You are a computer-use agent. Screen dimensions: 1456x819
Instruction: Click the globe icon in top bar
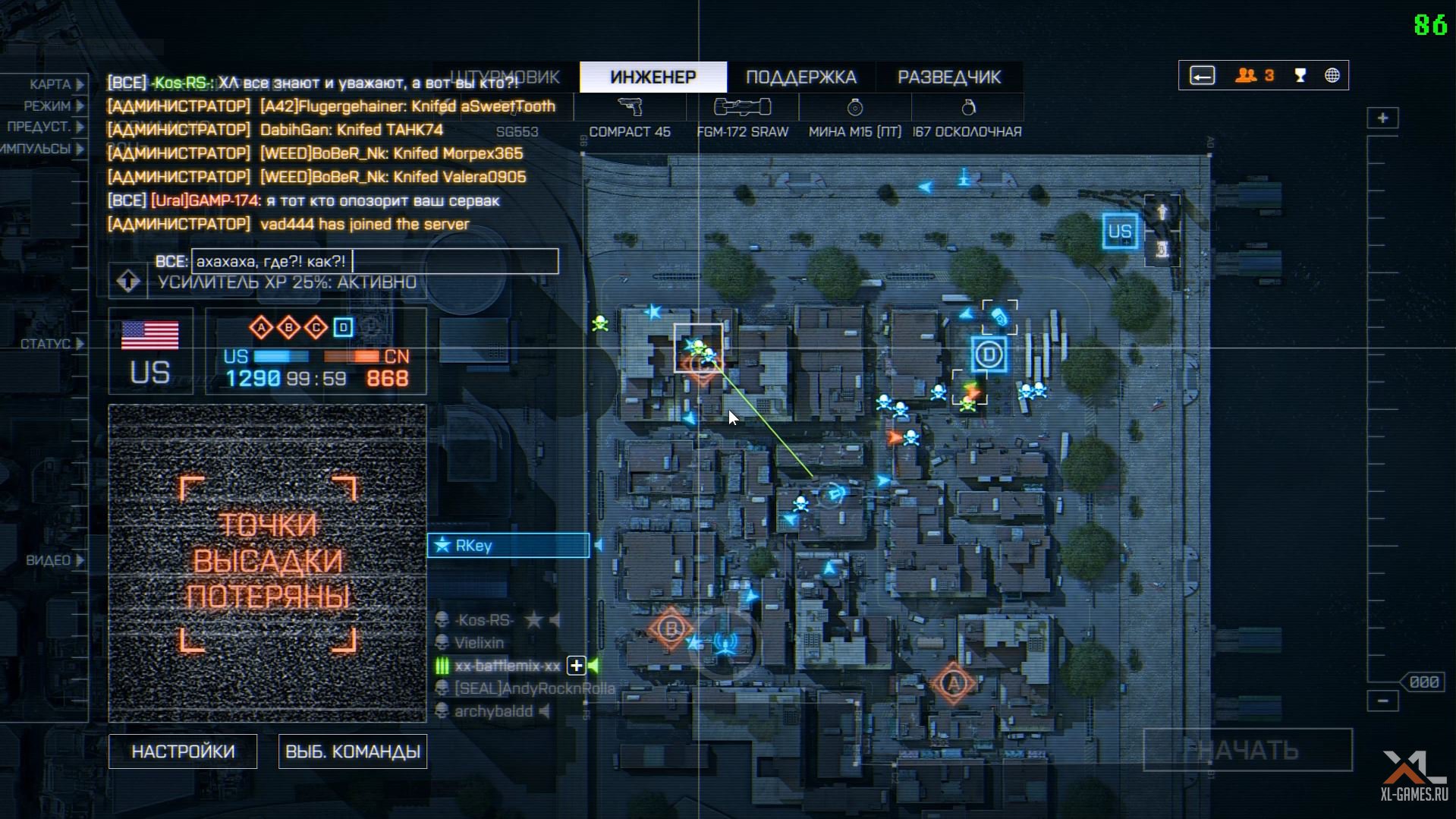pos(1332,76)
